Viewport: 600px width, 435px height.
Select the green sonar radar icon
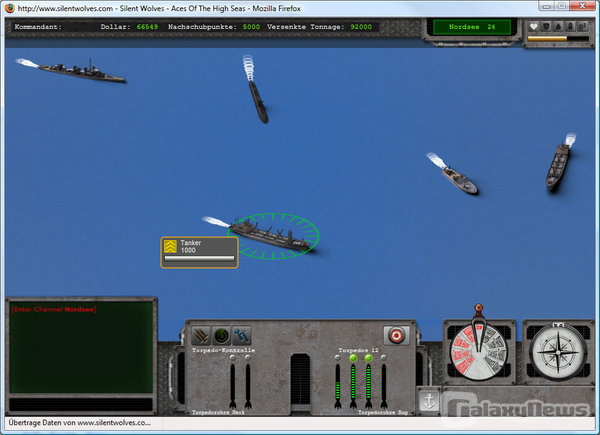click(x=221, y=336)
